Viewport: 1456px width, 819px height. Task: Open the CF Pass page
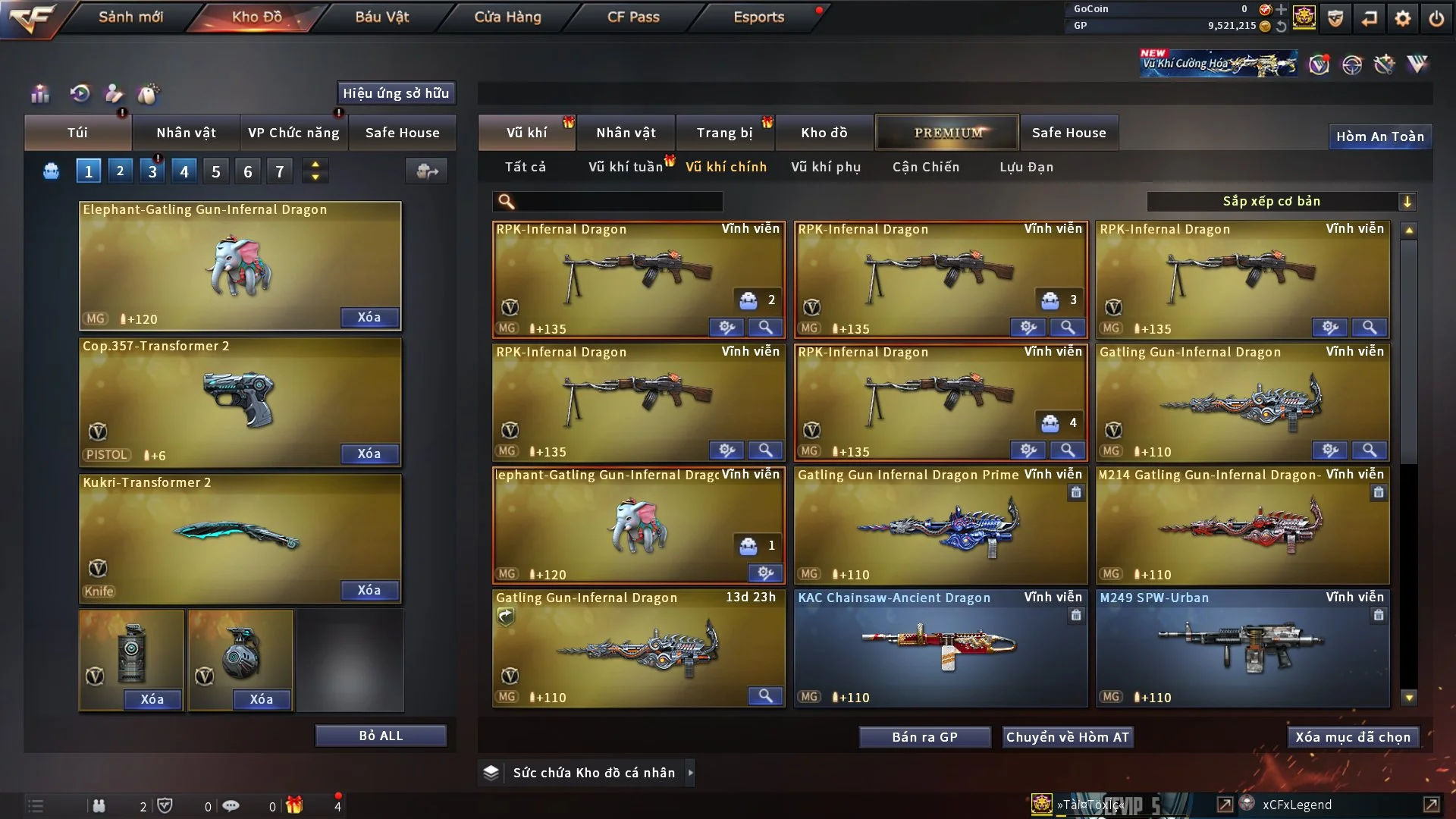[633, 17]
